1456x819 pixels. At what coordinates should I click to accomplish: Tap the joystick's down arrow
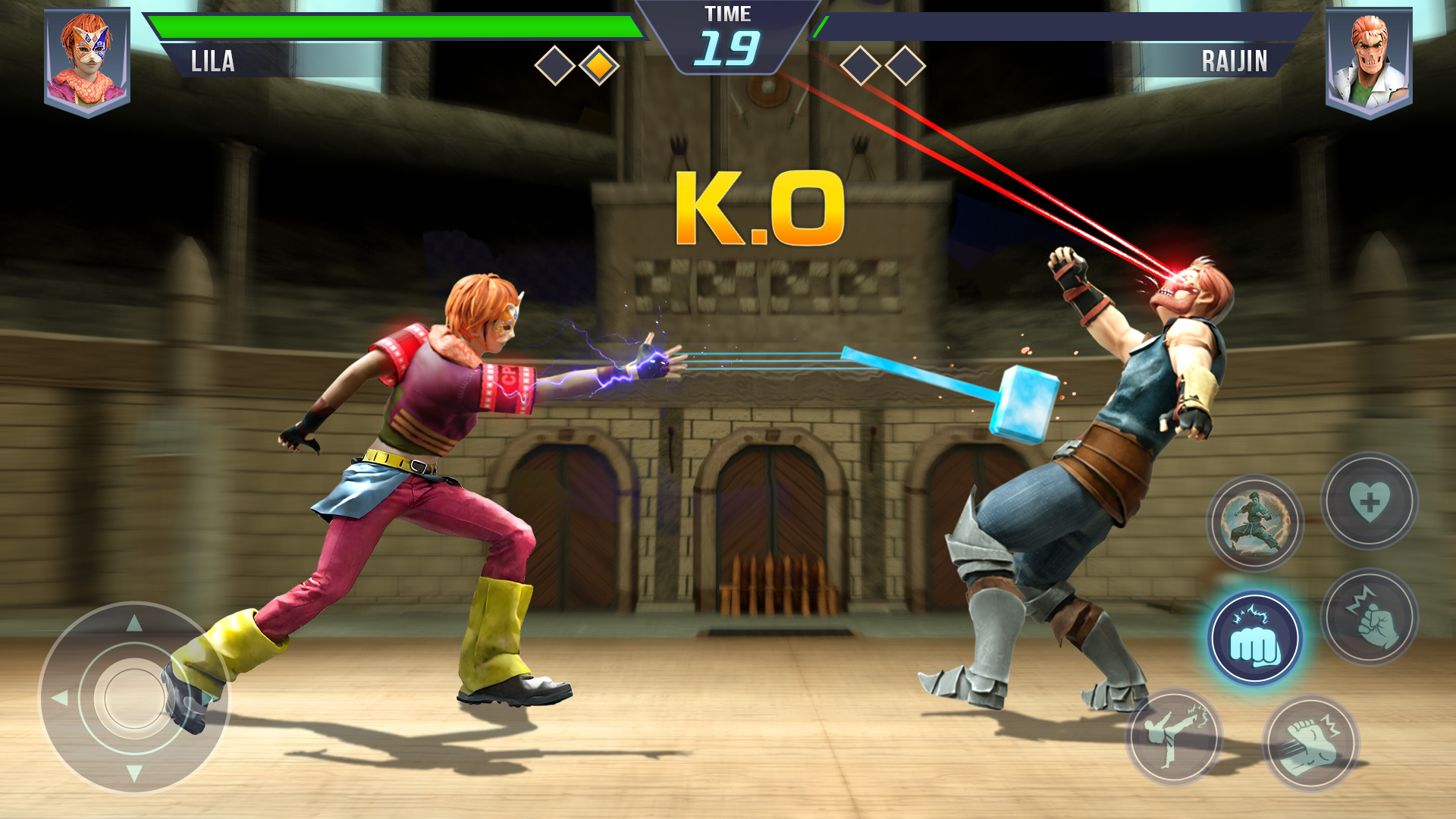[x=134, y=773]
